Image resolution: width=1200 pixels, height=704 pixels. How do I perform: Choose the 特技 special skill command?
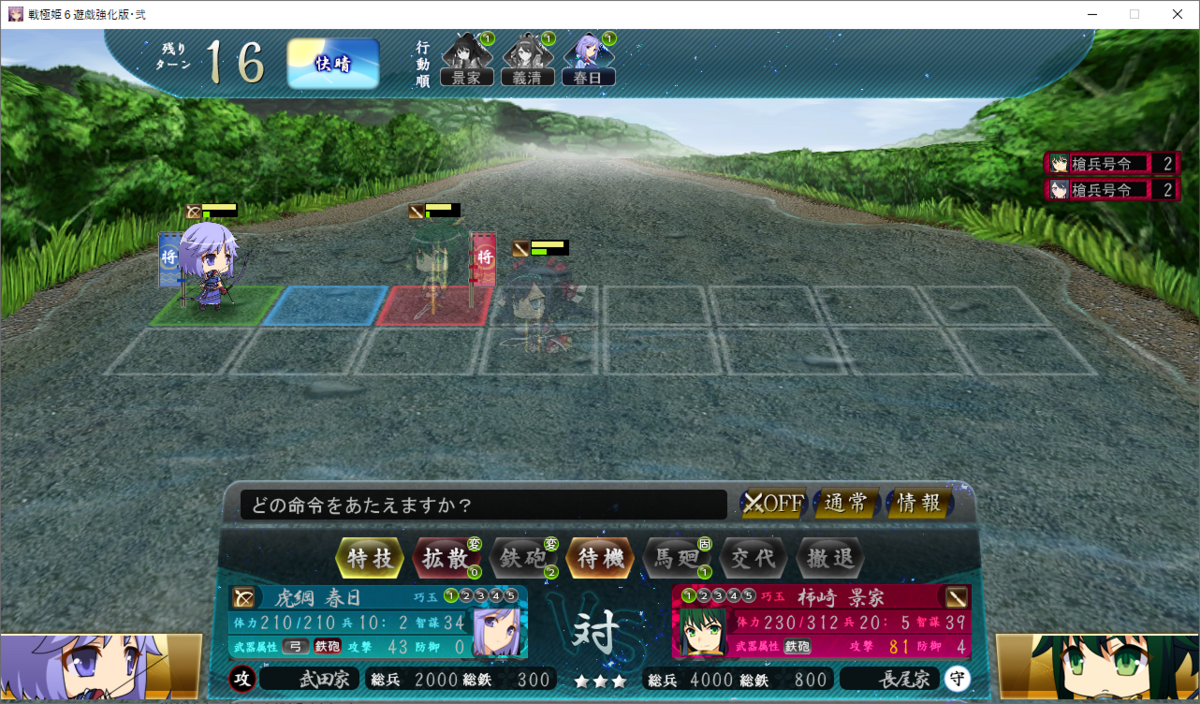click(x=371, y=558)
